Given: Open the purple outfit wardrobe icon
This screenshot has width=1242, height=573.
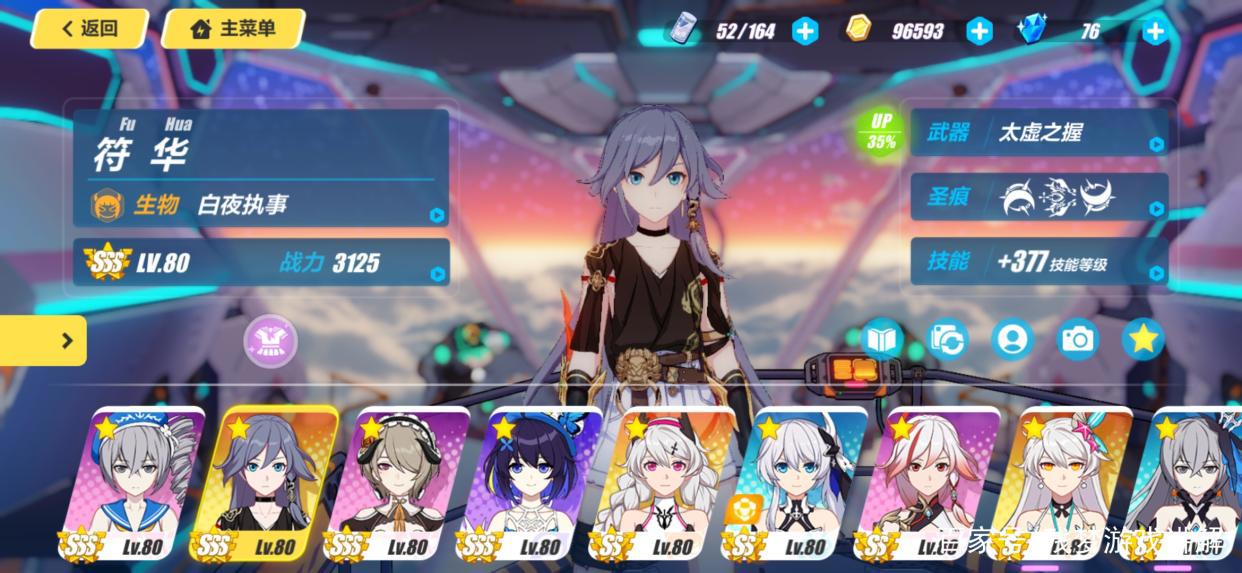Looking at the screenshot, I should tap(270, 340).
